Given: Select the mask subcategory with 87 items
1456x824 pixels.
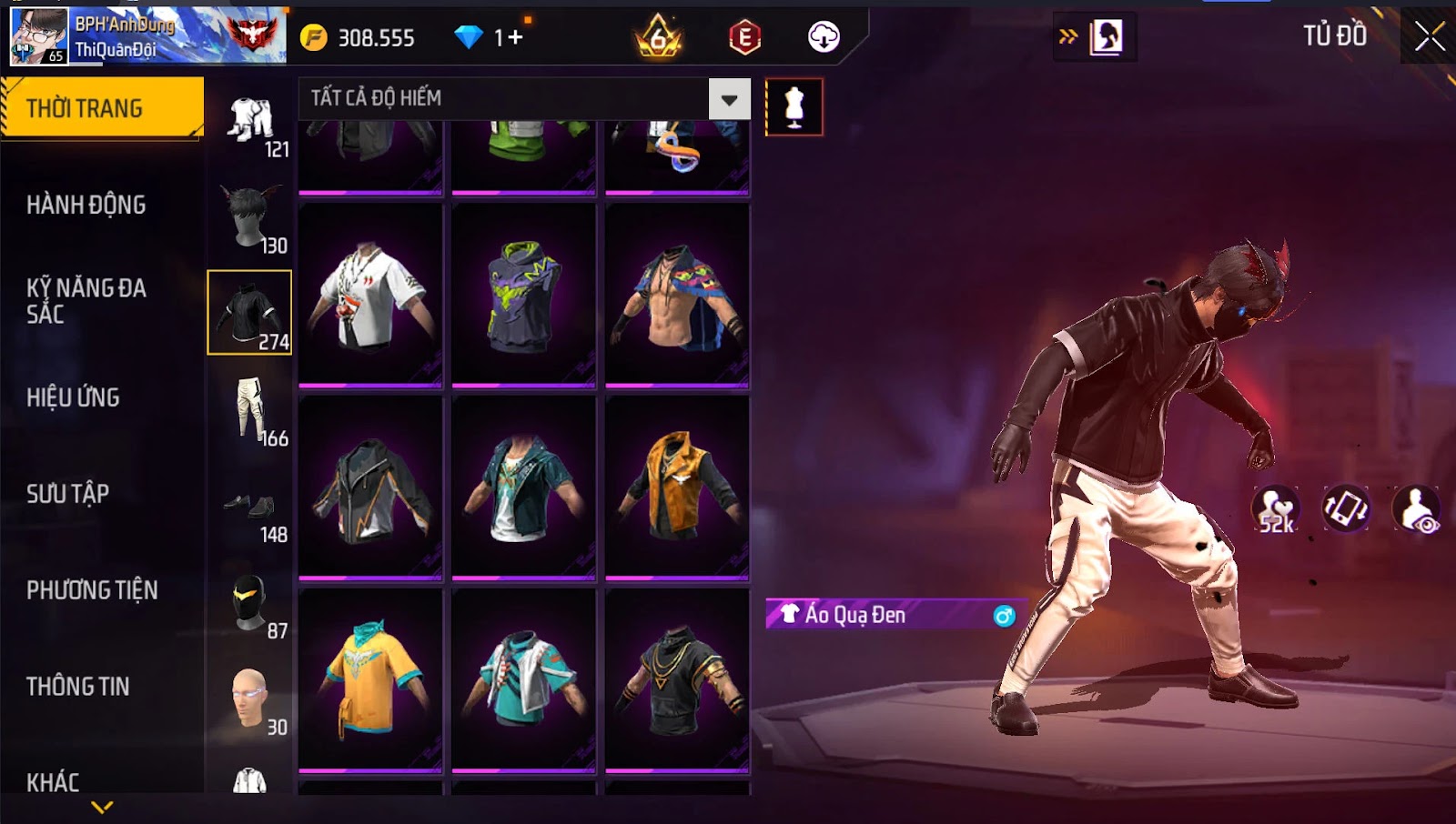Looking at the screenshot, I should (x=251, y=604).
